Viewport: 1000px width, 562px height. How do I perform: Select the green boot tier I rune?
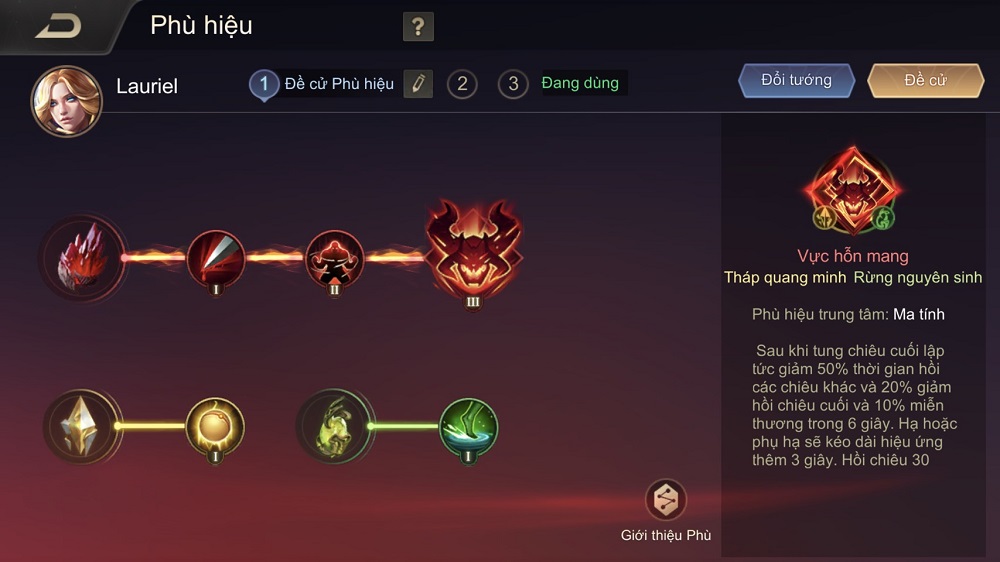click(468, 427)
